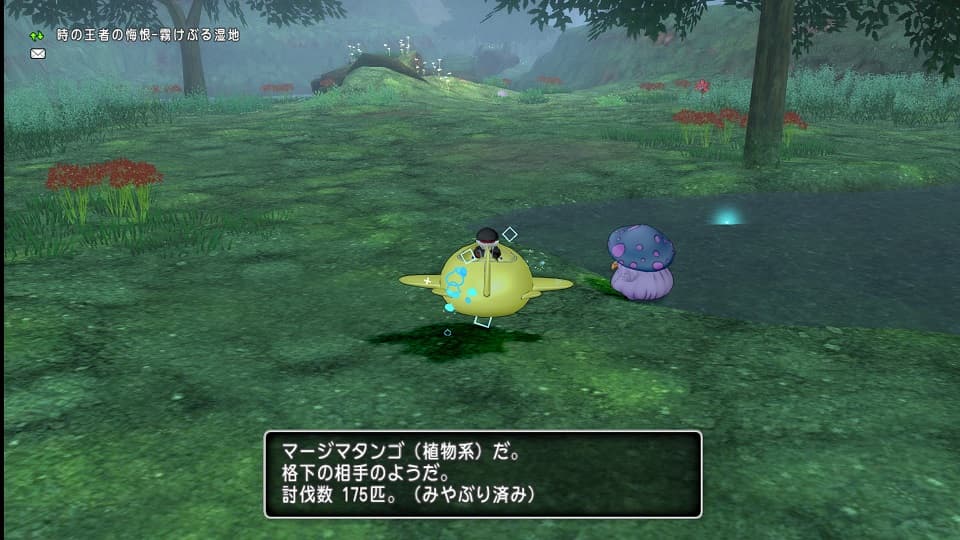Click the green arrows status icon
960x540 pixels.
point(38,35)
